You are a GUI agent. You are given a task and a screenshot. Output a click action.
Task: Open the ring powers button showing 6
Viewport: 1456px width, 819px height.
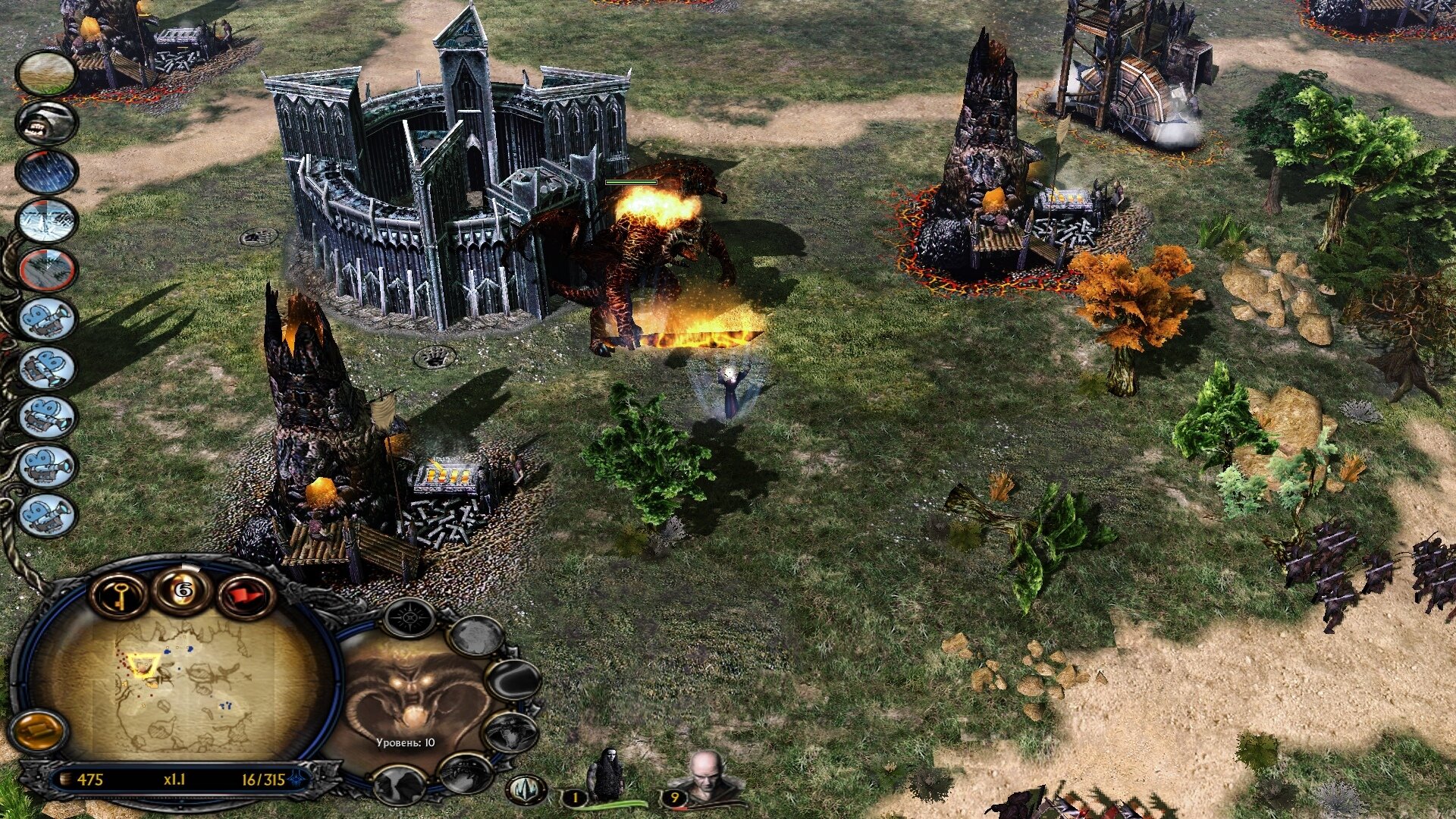(x=183, y=589)
